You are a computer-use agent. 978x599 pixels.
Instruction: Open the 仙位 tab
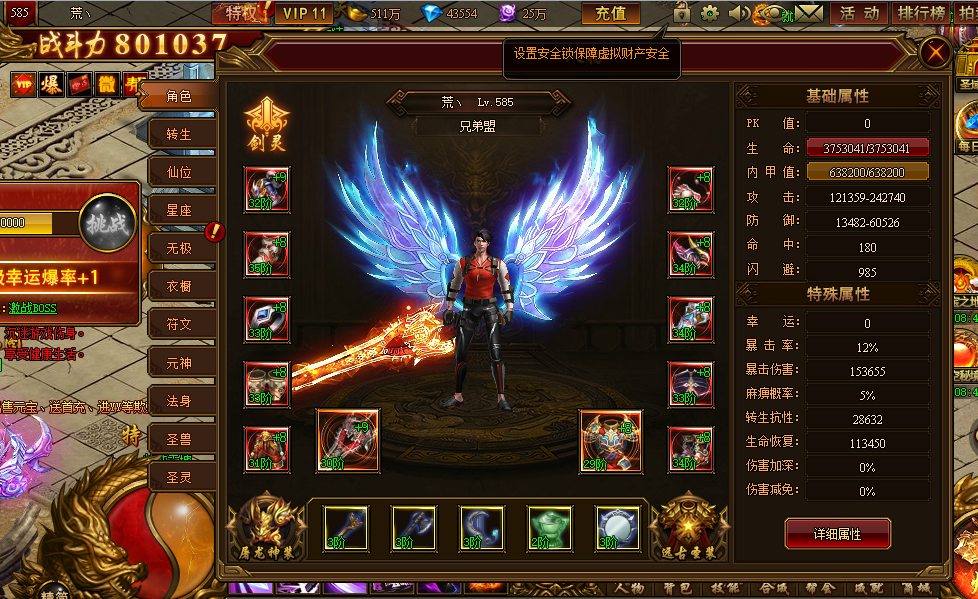[179, 172]
